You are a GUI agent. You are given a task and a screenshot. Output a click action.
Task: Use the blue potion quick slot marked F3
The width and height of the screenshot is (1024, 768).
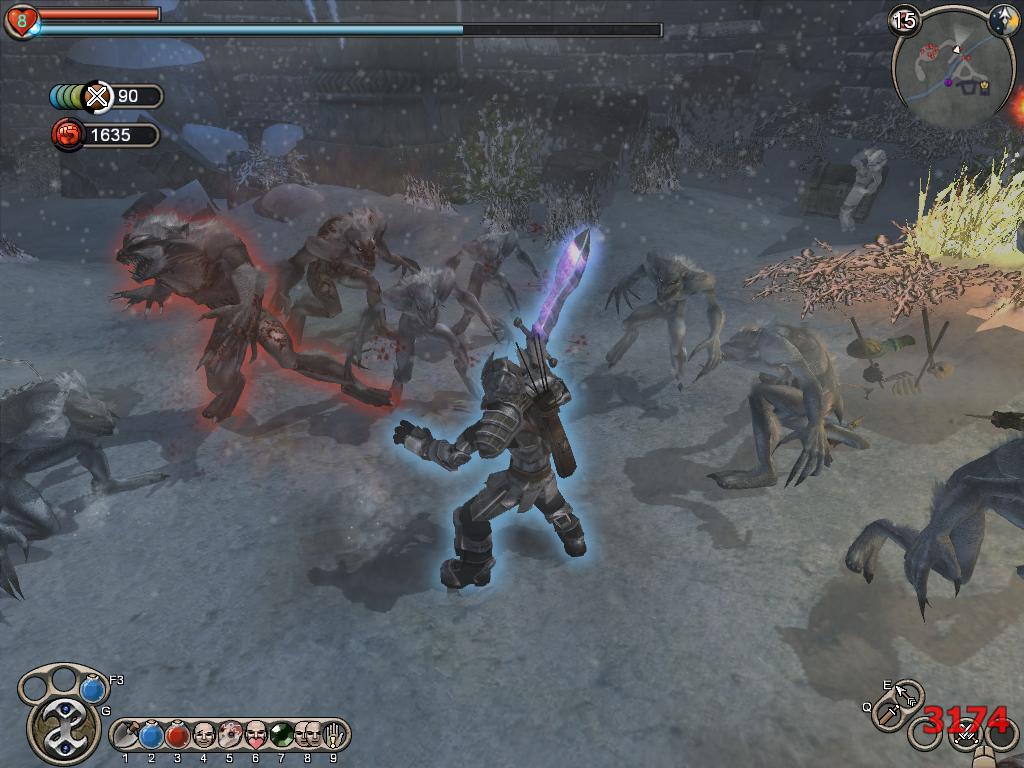93,689
